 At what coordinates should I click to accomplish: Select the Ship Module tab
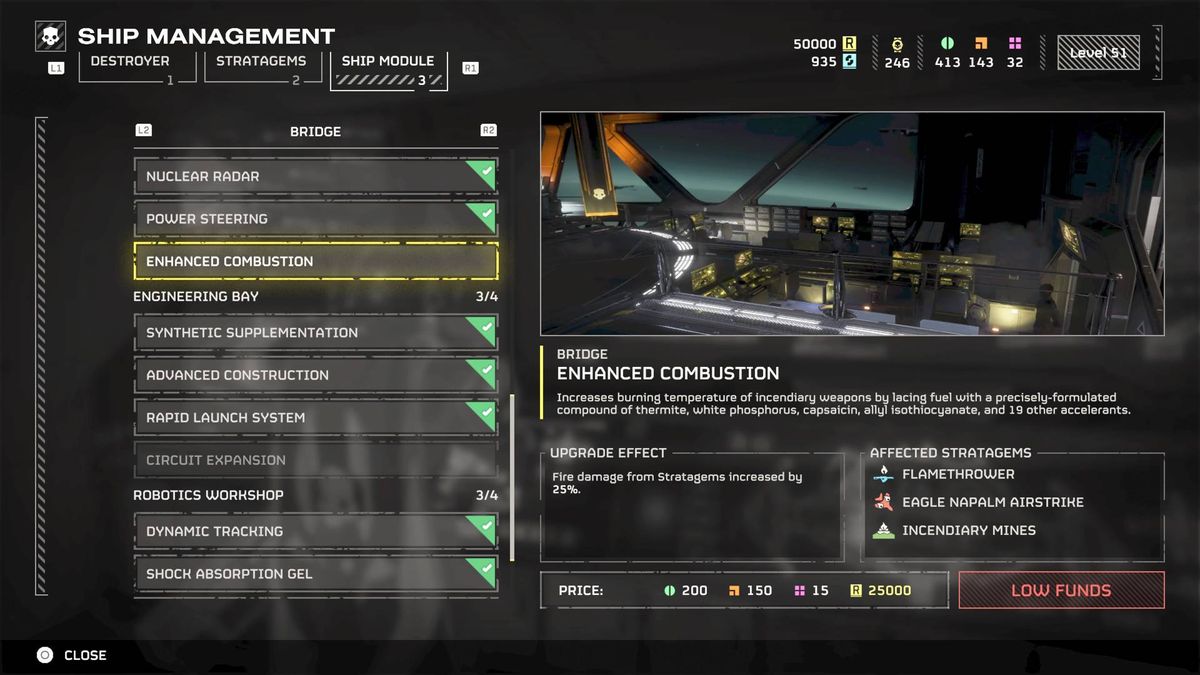388,67
